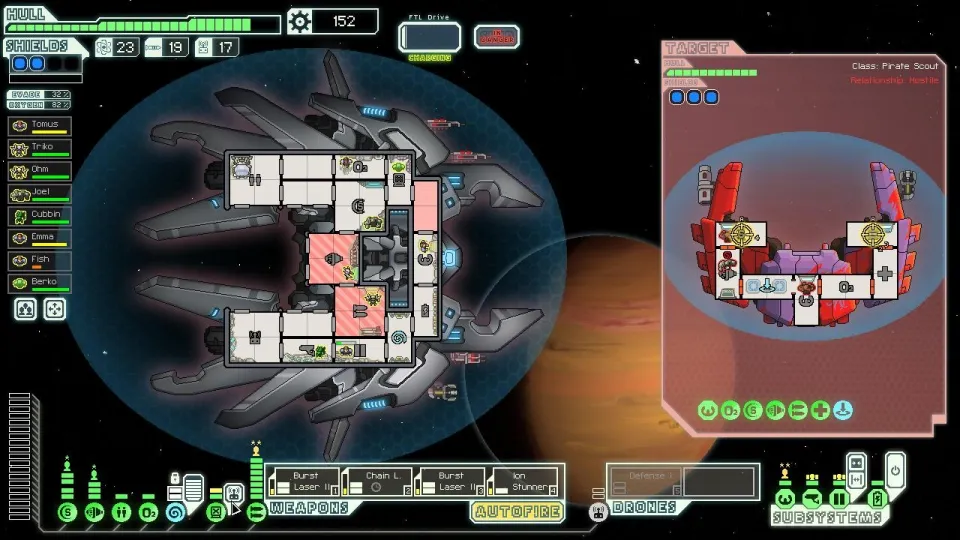The image size is (960, 540).
Task: Click the piloting subsystem icon
Action: point(785,499)
